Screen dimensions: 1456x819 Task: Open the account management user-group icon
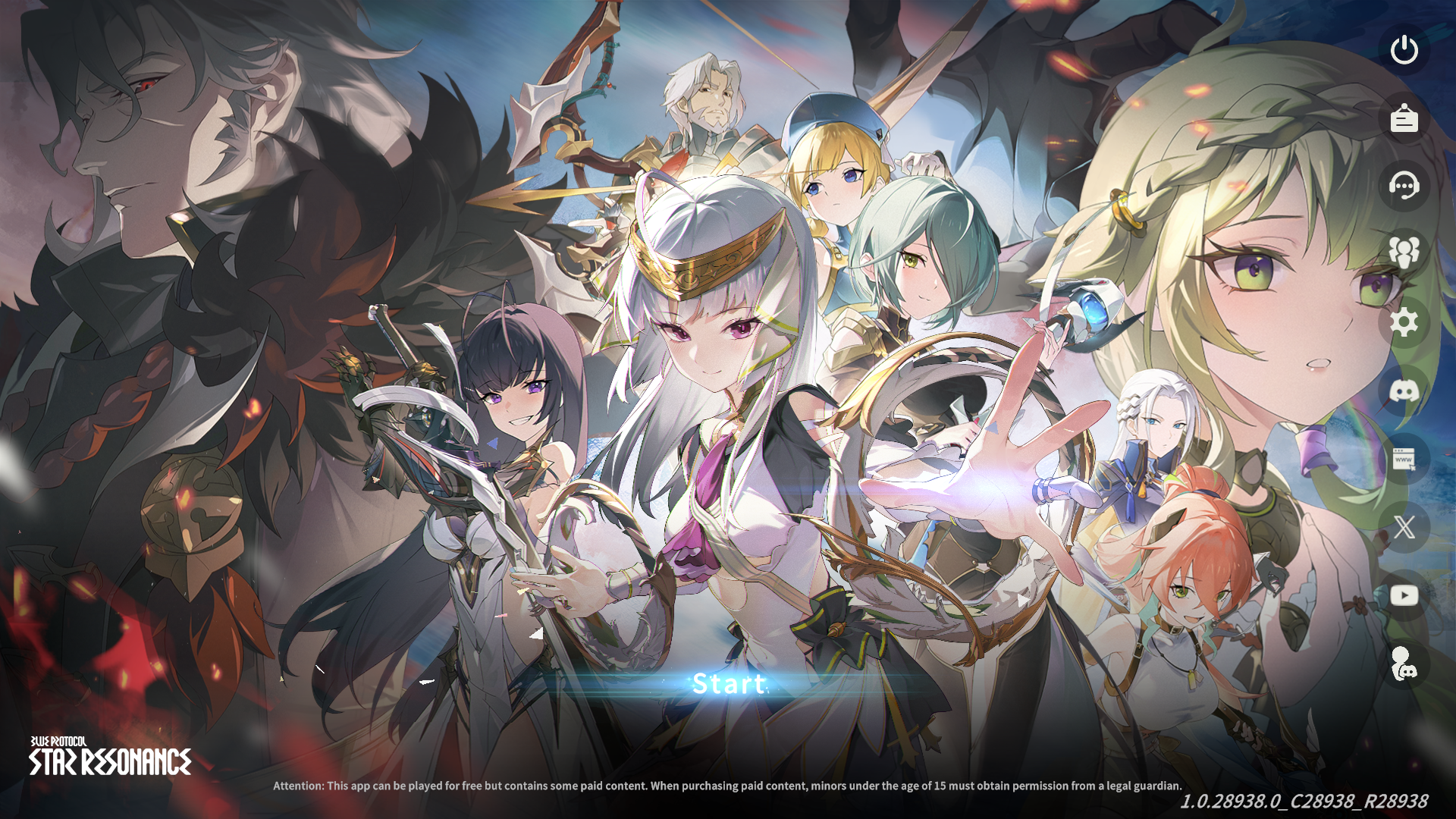point(1405,255)
